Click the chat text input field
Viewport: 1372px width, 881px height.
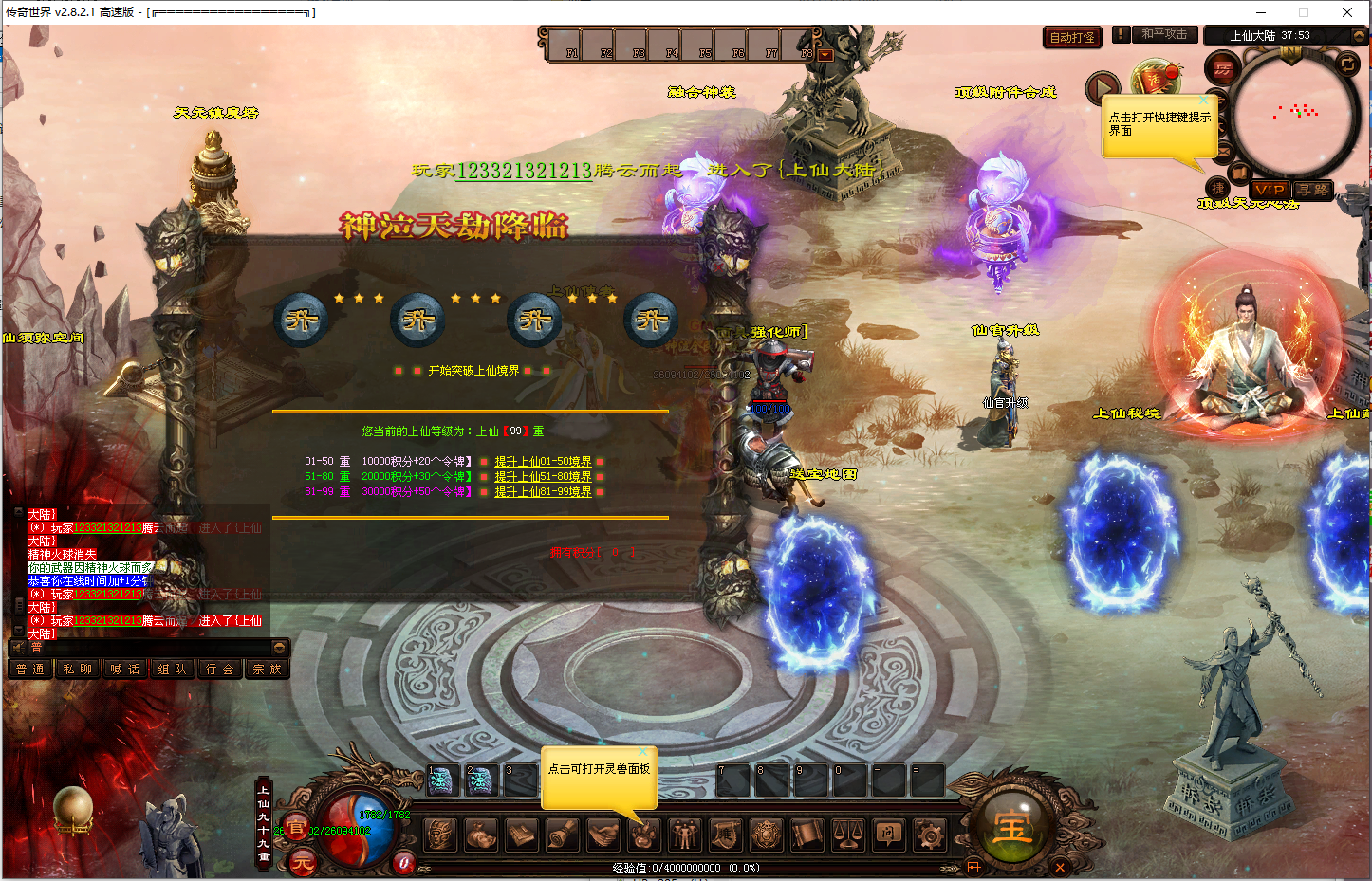(x=152, y=648)
